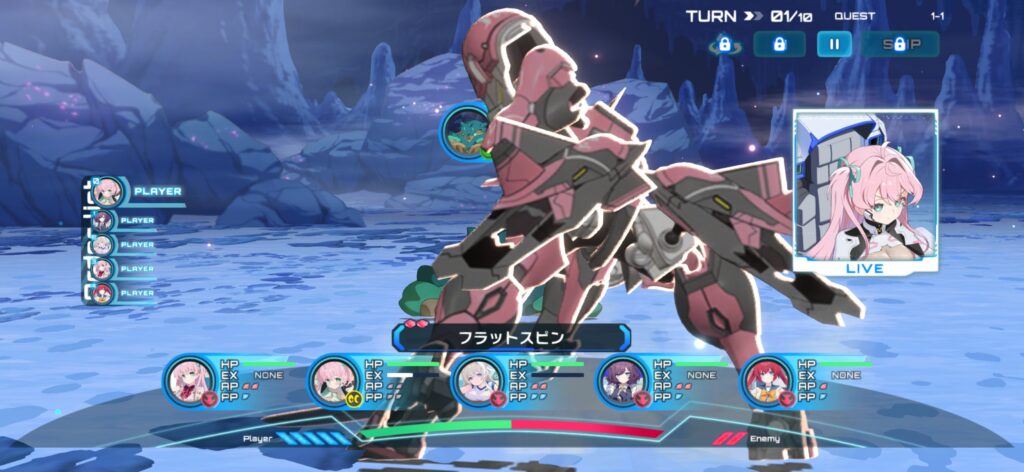
Task: Select the purple-haired party member portrait in the bottom row
Action: click(621, 380)
